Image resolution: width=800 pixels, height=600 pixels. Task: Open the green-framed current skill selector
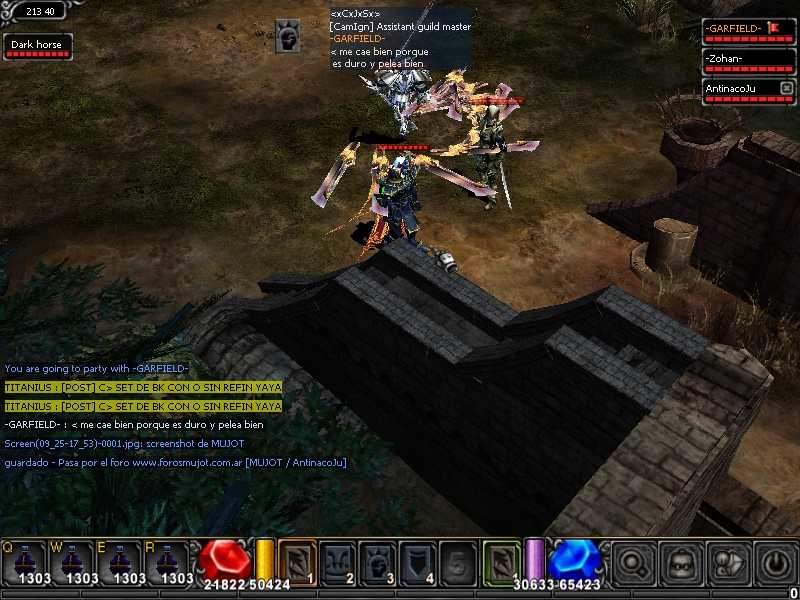[502, 561]
